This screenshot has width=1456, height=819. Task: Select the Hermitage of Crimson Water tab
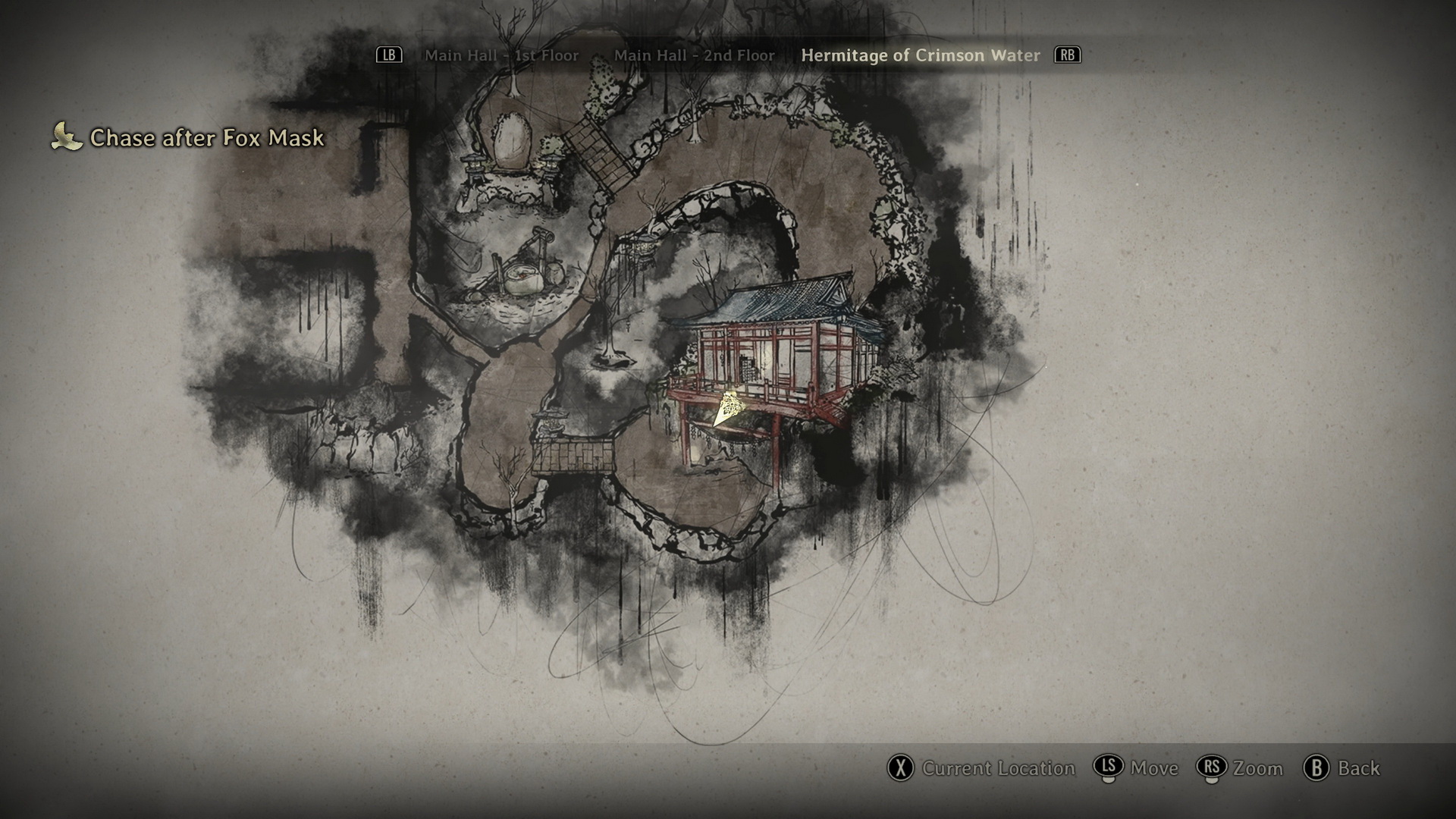tap(920, 55)
